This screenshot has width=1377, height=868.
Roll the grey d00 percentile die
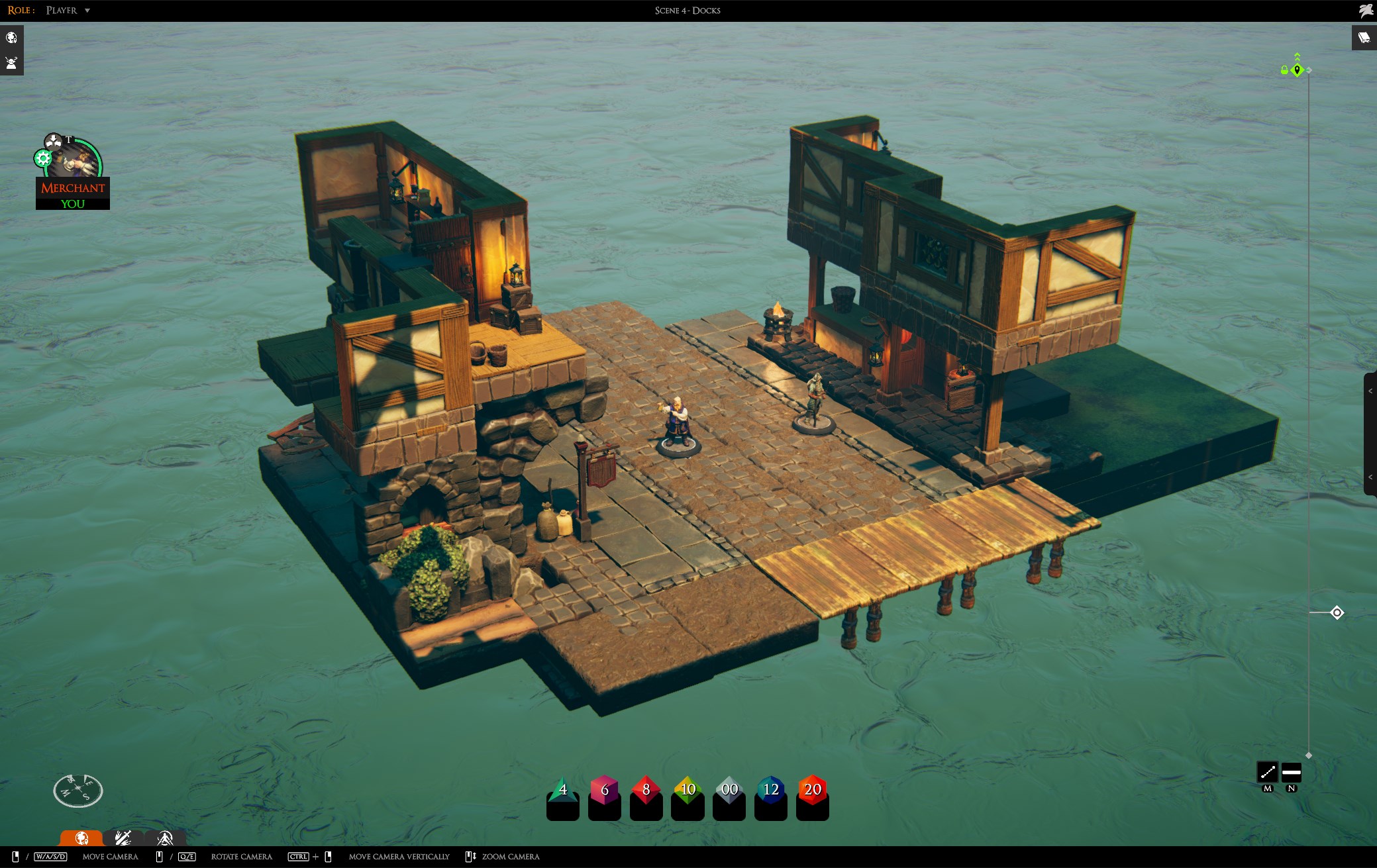tap(729, 791)
